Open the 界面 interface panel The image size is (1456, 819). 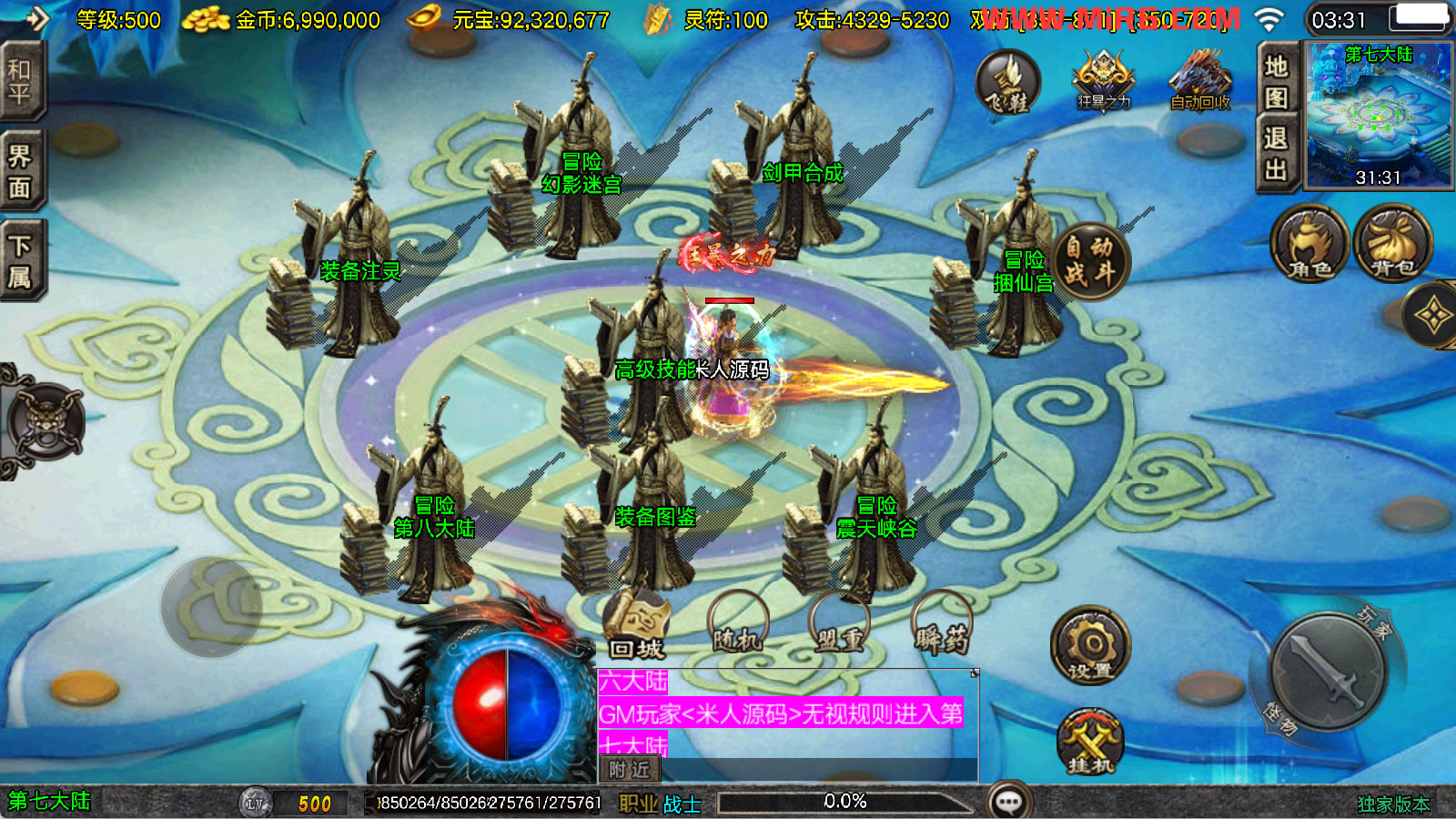click(21, 172)
